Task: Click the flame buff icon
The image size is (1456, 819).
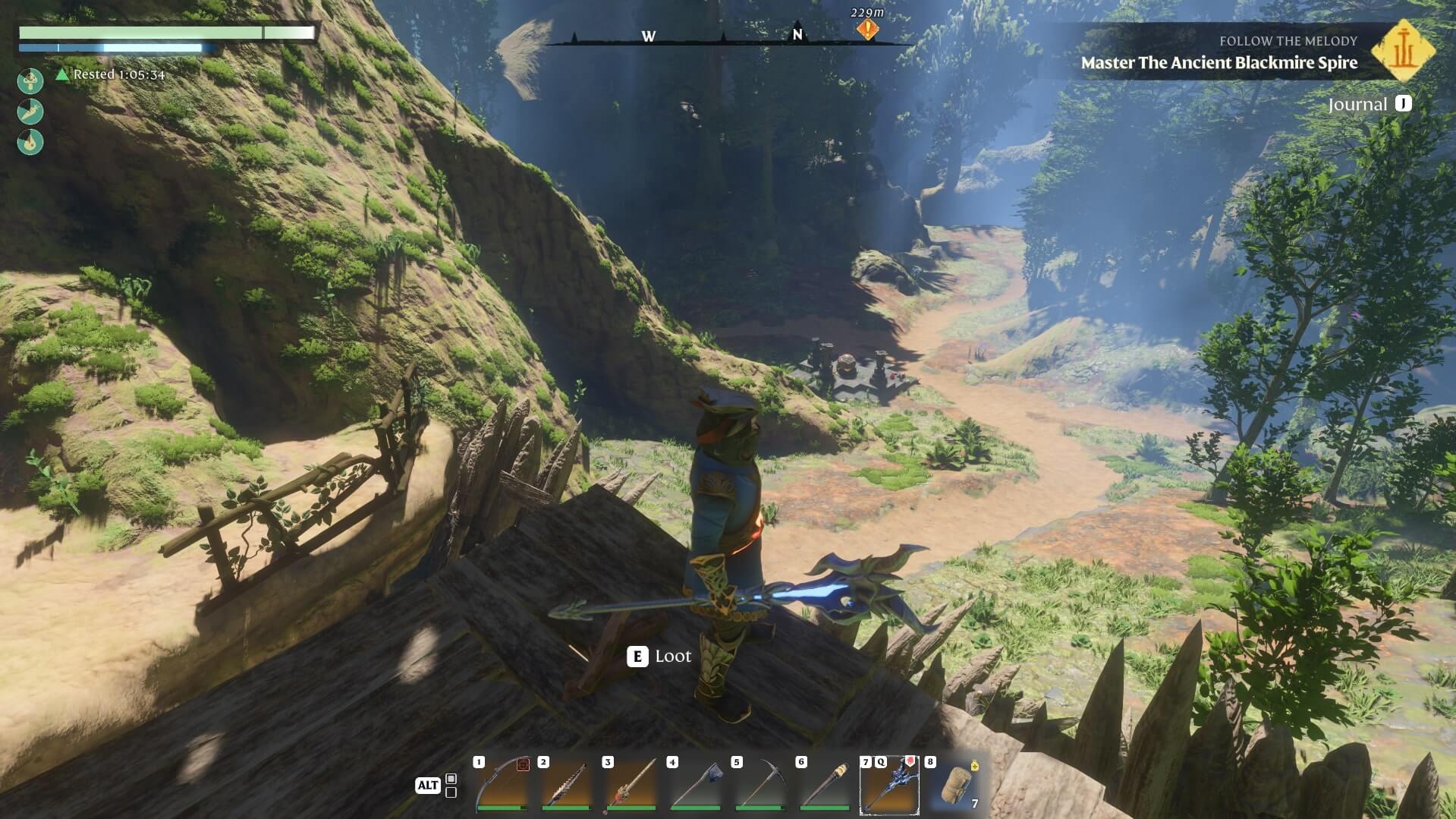Action: tap(30, 142)
